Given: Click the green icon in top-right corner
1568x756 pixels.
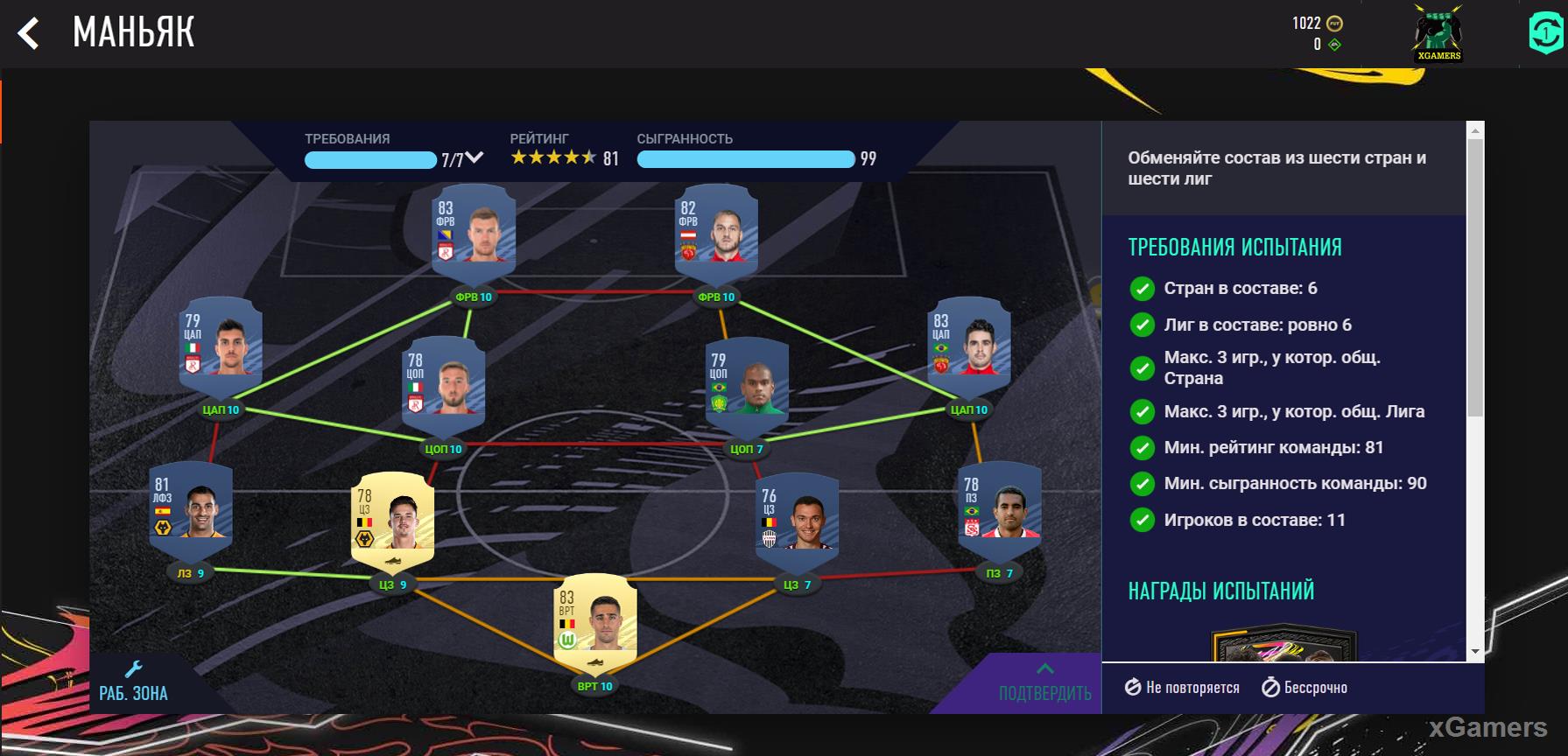Looking at the screenshot, I should (x=1546, y=33).
